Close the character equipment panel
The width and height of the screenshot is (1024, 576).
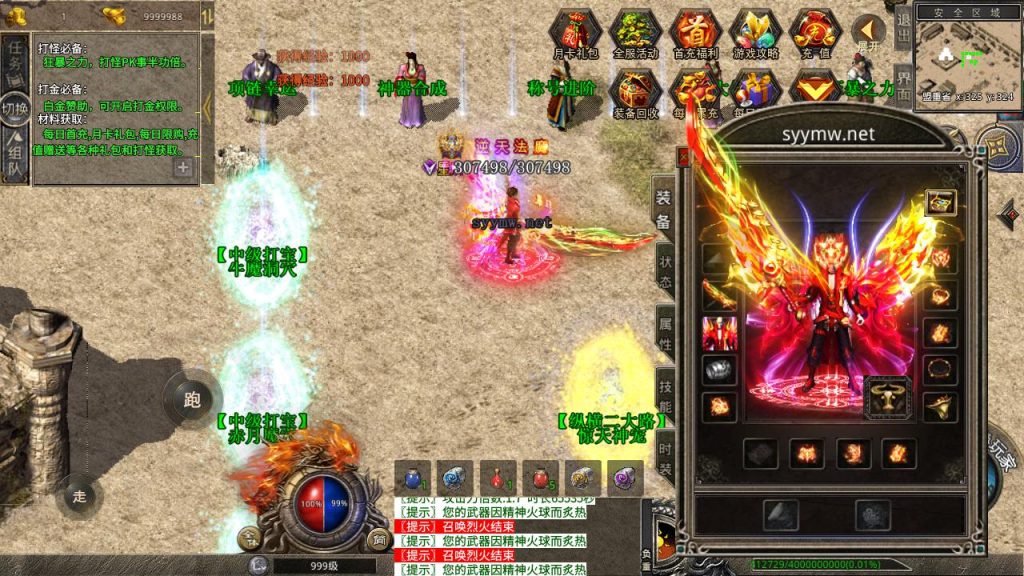coord(684,157)
